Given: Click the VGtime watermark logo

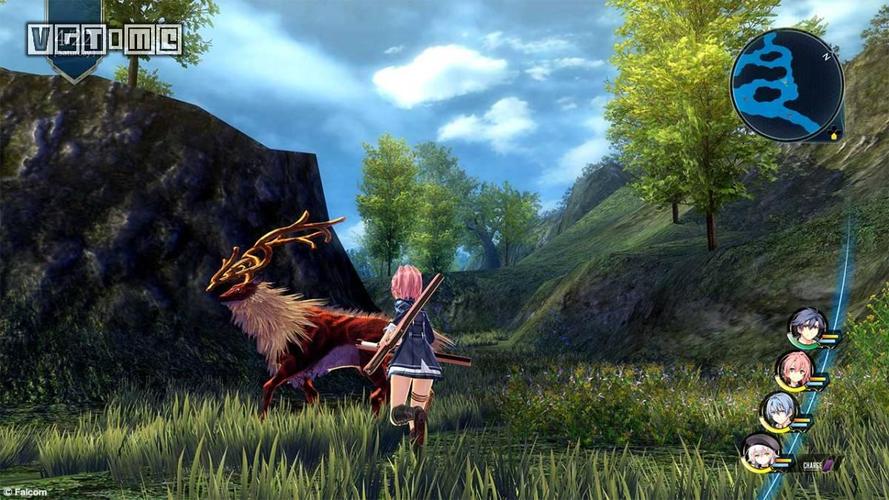Looking at the screenshot, I should click(x=105, y=39).
